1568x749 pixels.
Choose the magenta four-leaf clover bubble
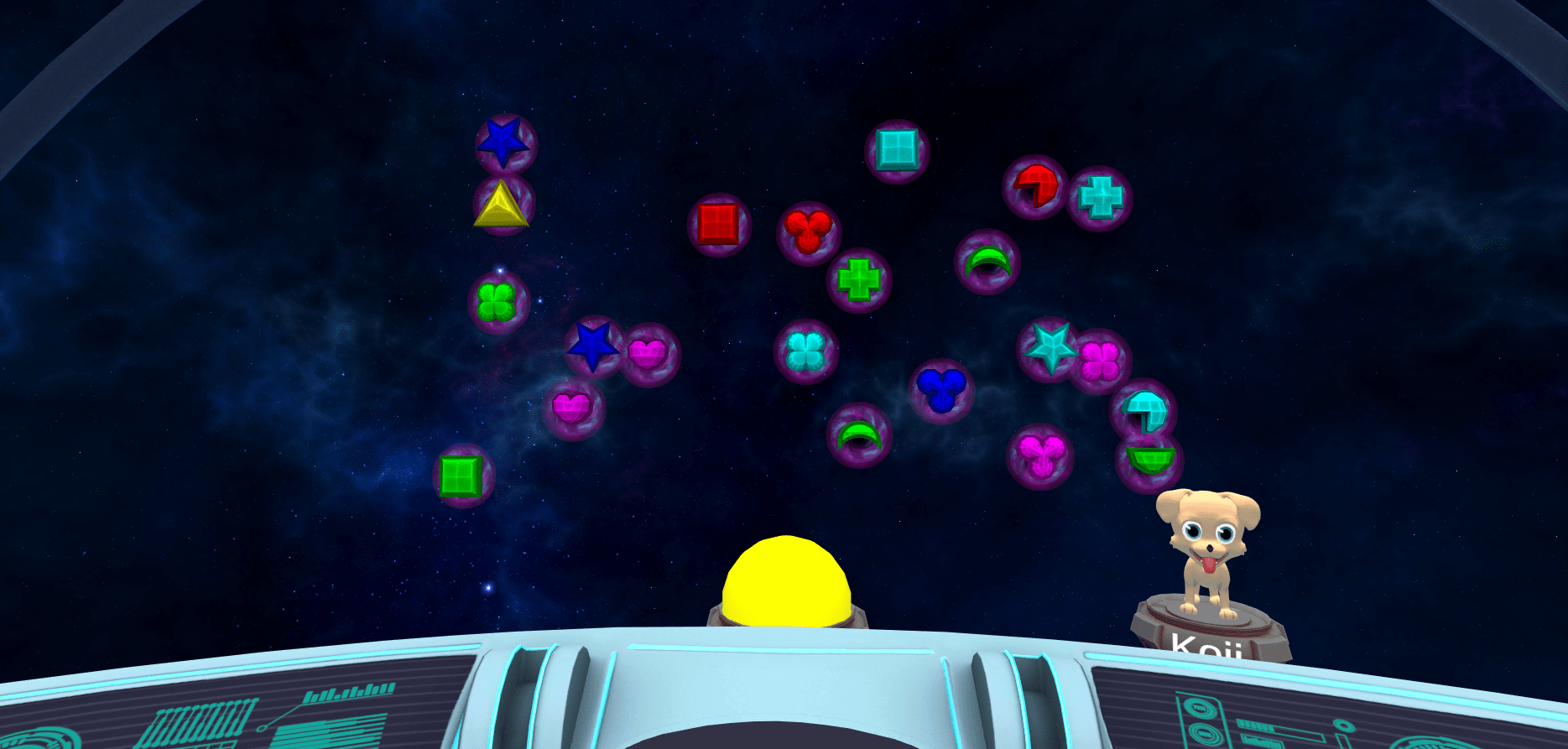(1100, 361)
